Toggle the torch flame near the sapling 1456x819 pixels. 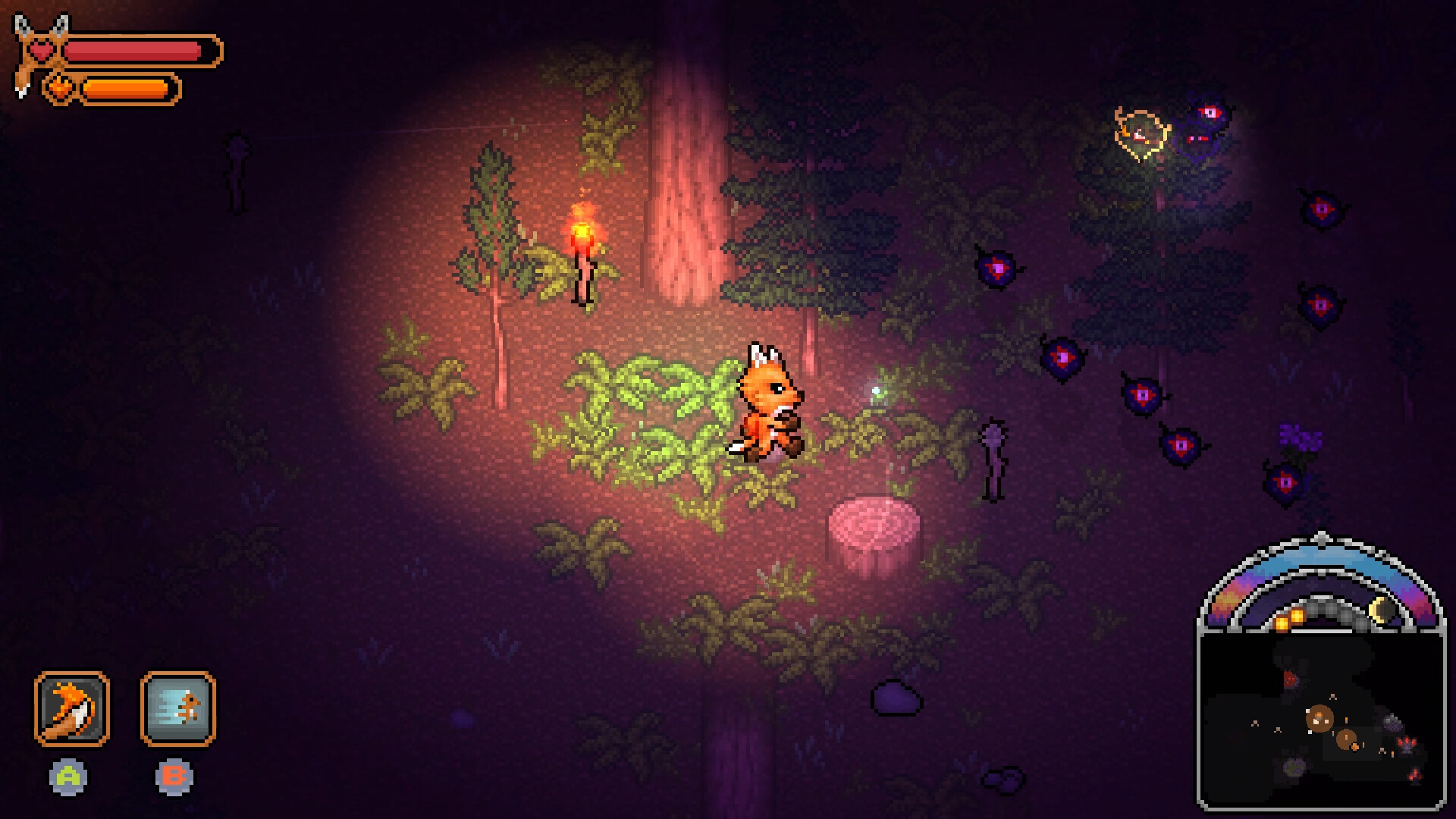(x=582, y=234)
